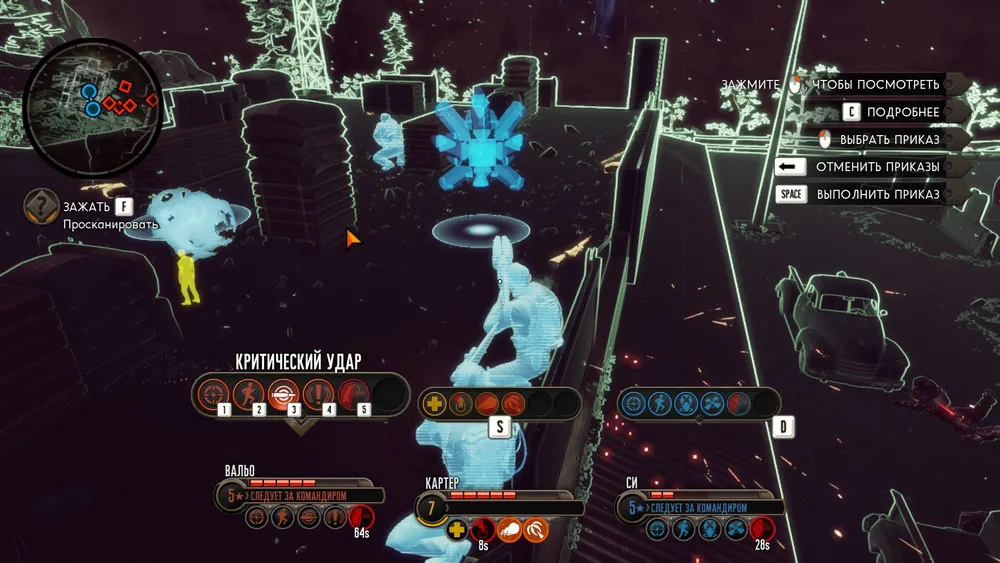This screenshot has height=563, width=1000.
Task: Pick the blue running-man order in the D bar
Action: tap(659, 403)
